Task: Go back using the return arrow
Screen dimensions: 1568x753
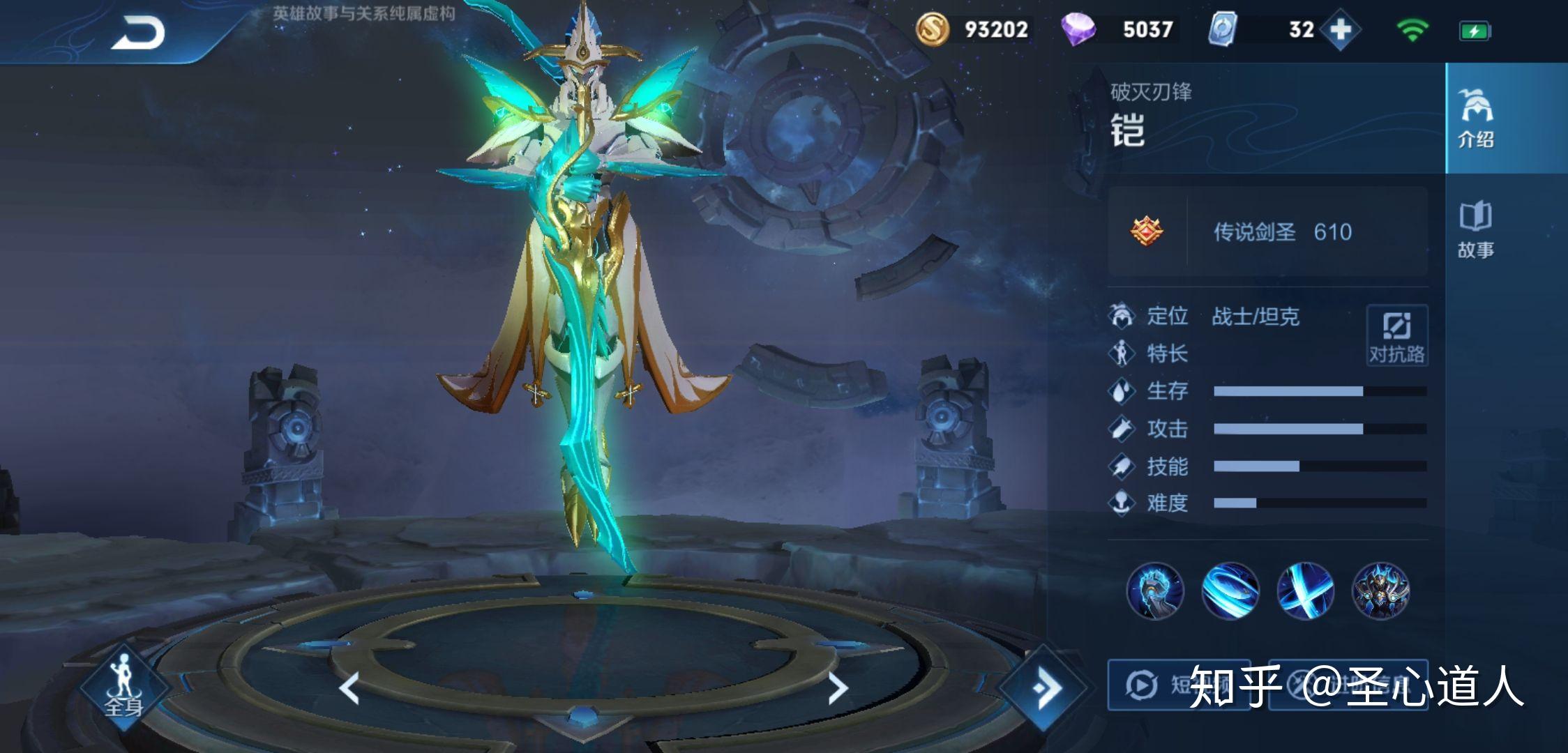Action: [x=137, y=32]
